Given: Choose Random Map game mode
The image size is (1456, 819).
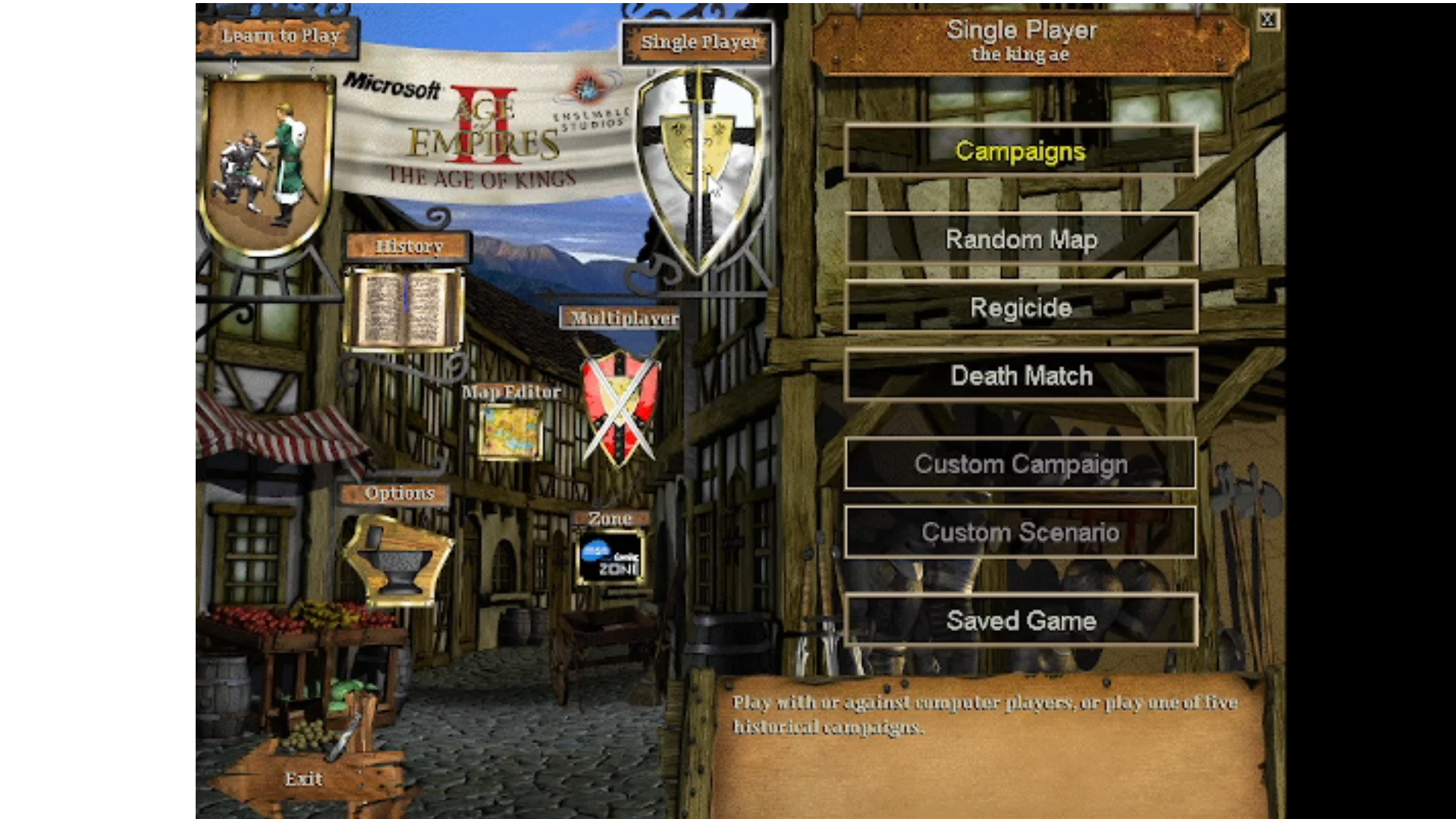Looking at the screenshot, I should click(1020, 239).
